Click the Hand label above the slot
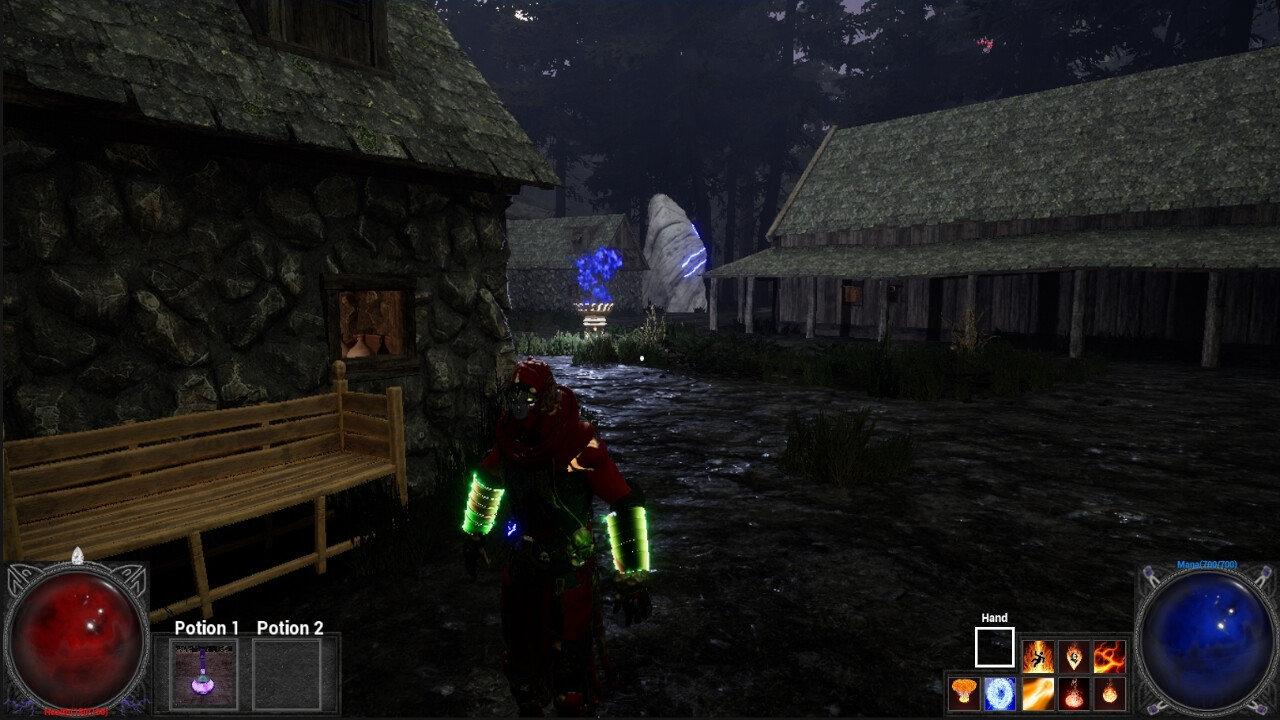This screenshot has width=1280, height=720. [x=994, y=618]
